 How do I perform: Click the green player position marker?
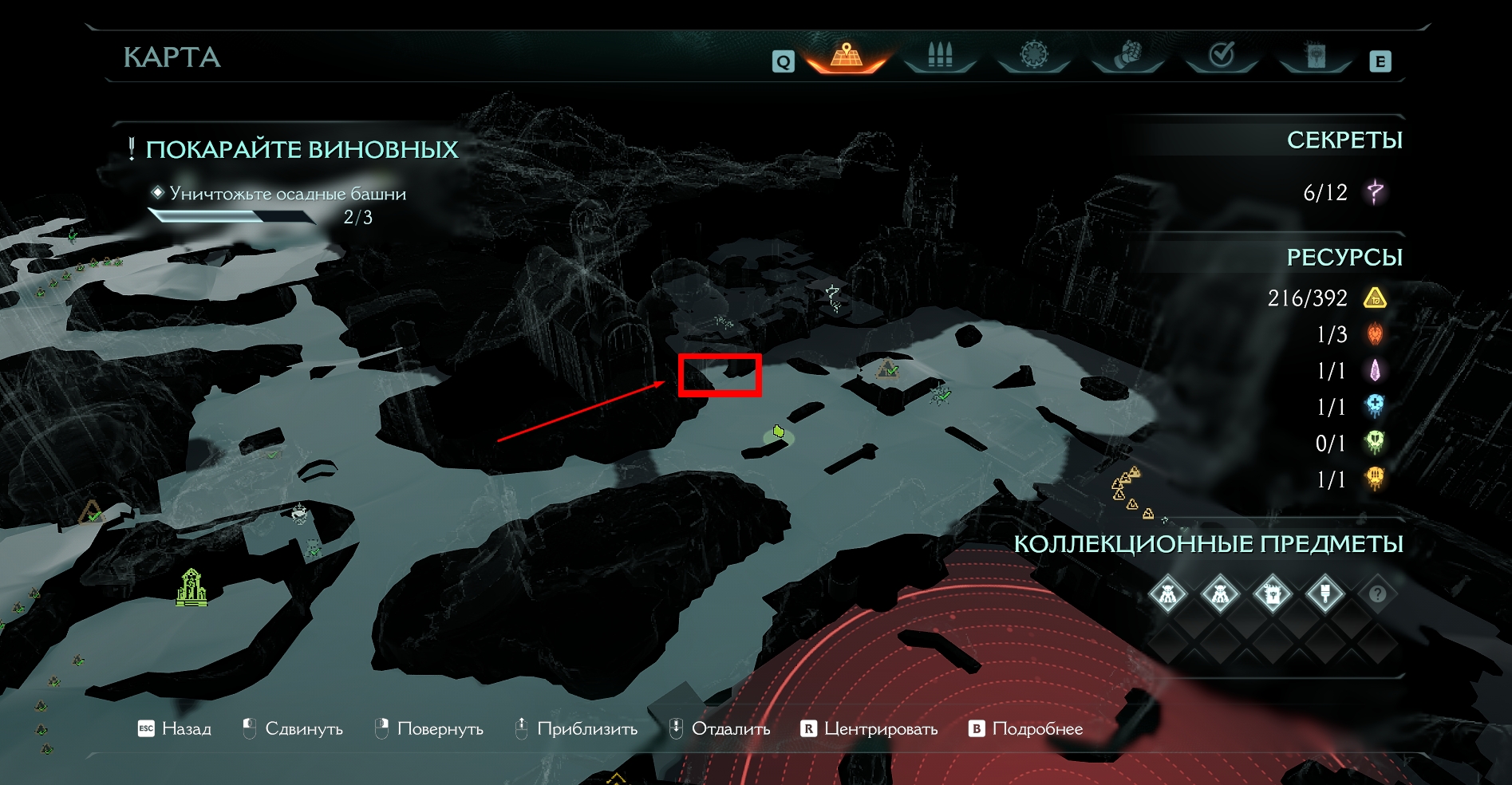[x=778, y=432]
